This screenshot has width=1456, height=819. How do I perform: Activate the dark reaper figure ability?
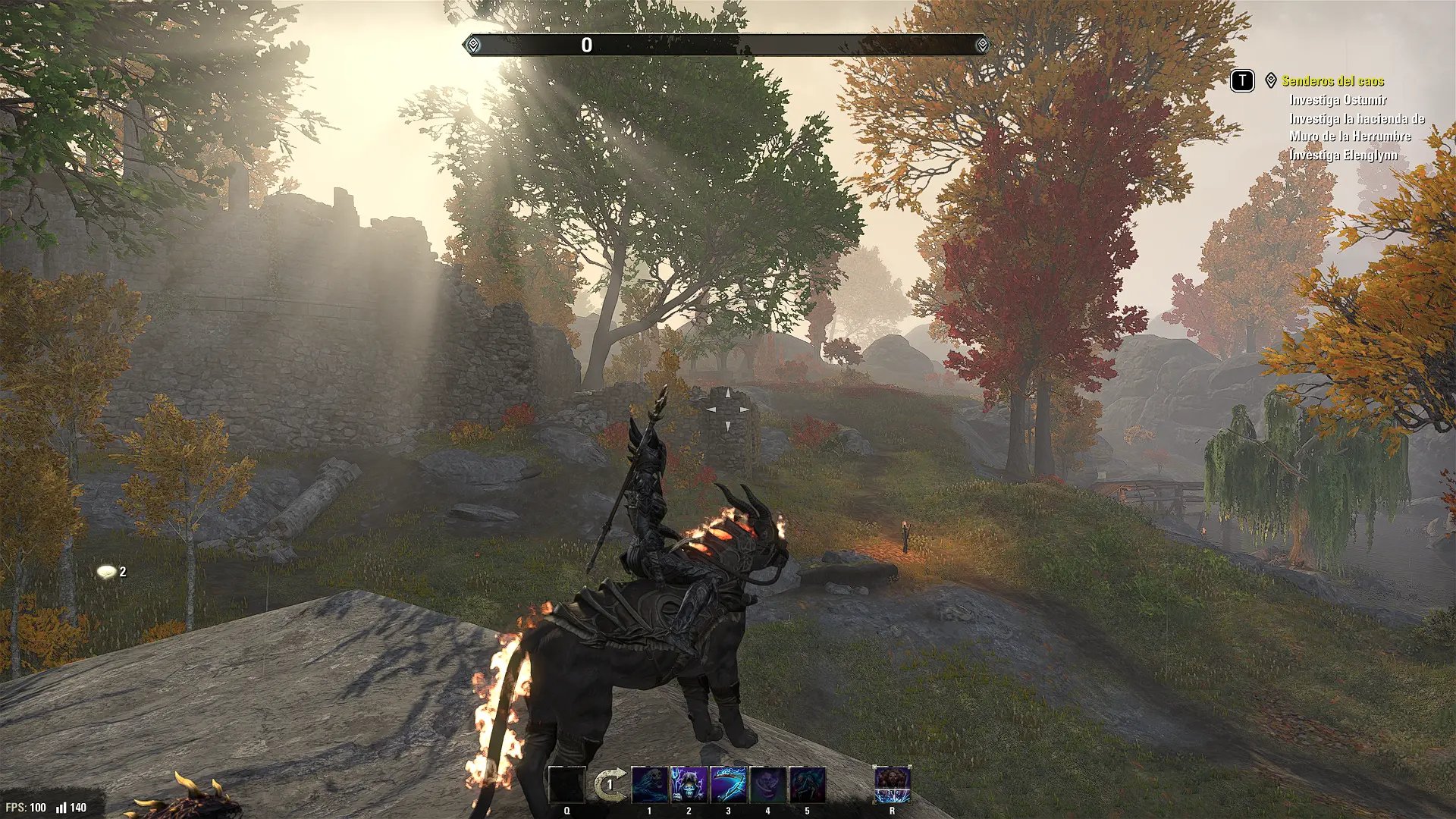807,785
